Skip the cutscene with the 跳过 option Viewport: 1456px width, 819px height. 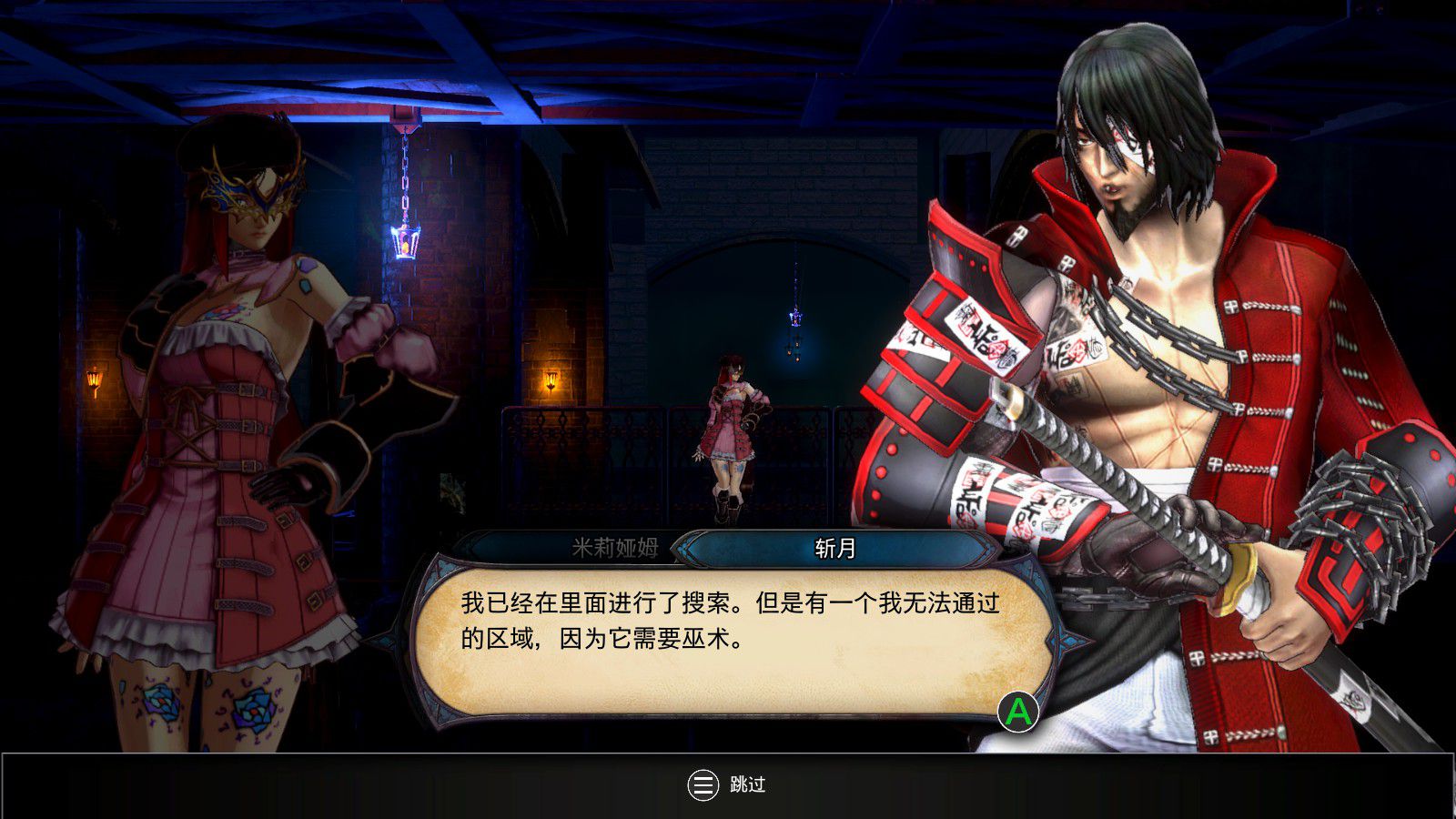click(727, 784)
